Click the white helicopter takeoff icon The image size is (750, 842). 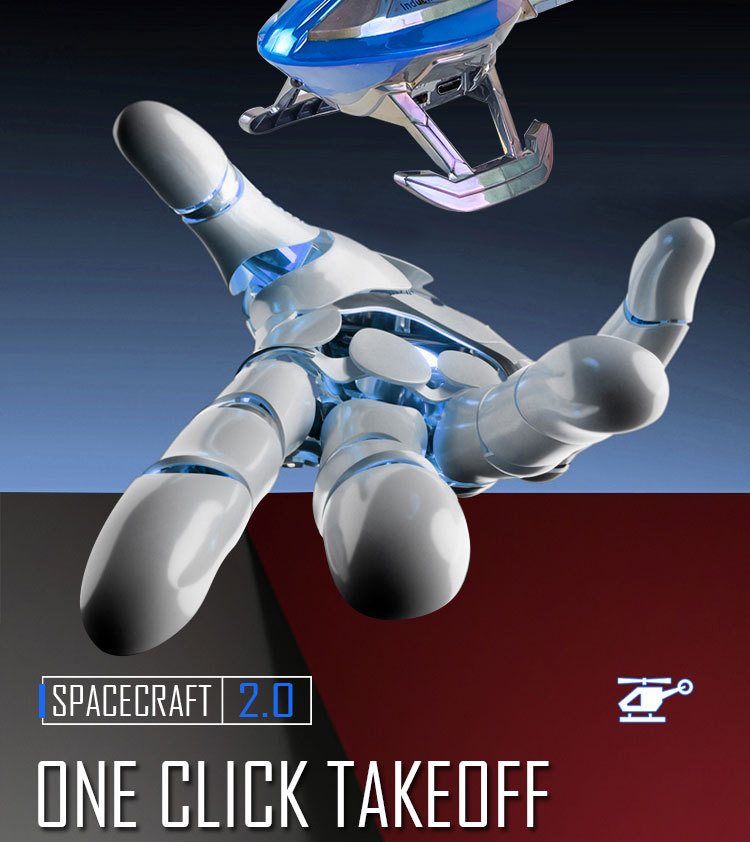click(x=653, y=699)
